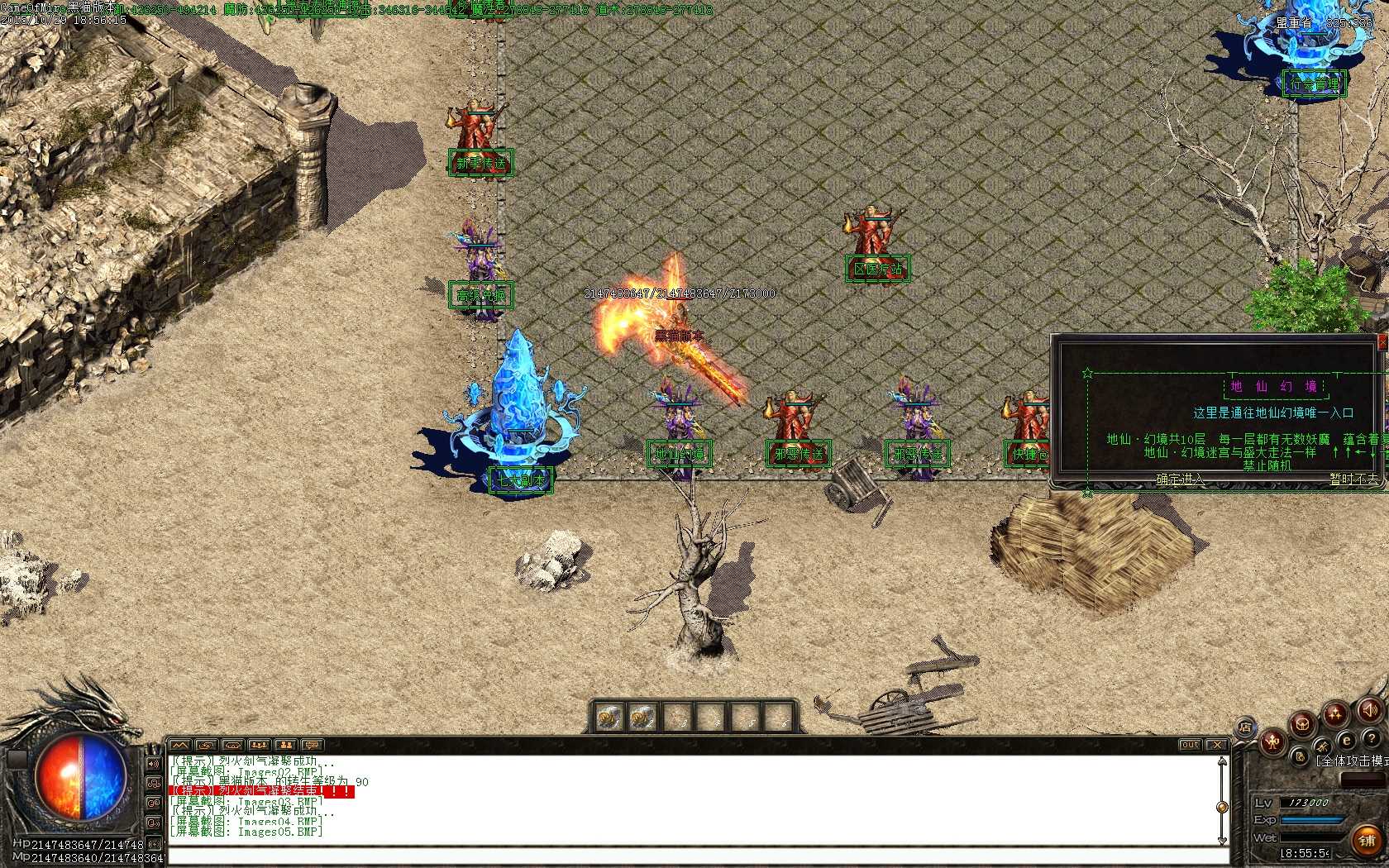
Task: Open the help '?' icon button
Action: (x=1372, y=739)
